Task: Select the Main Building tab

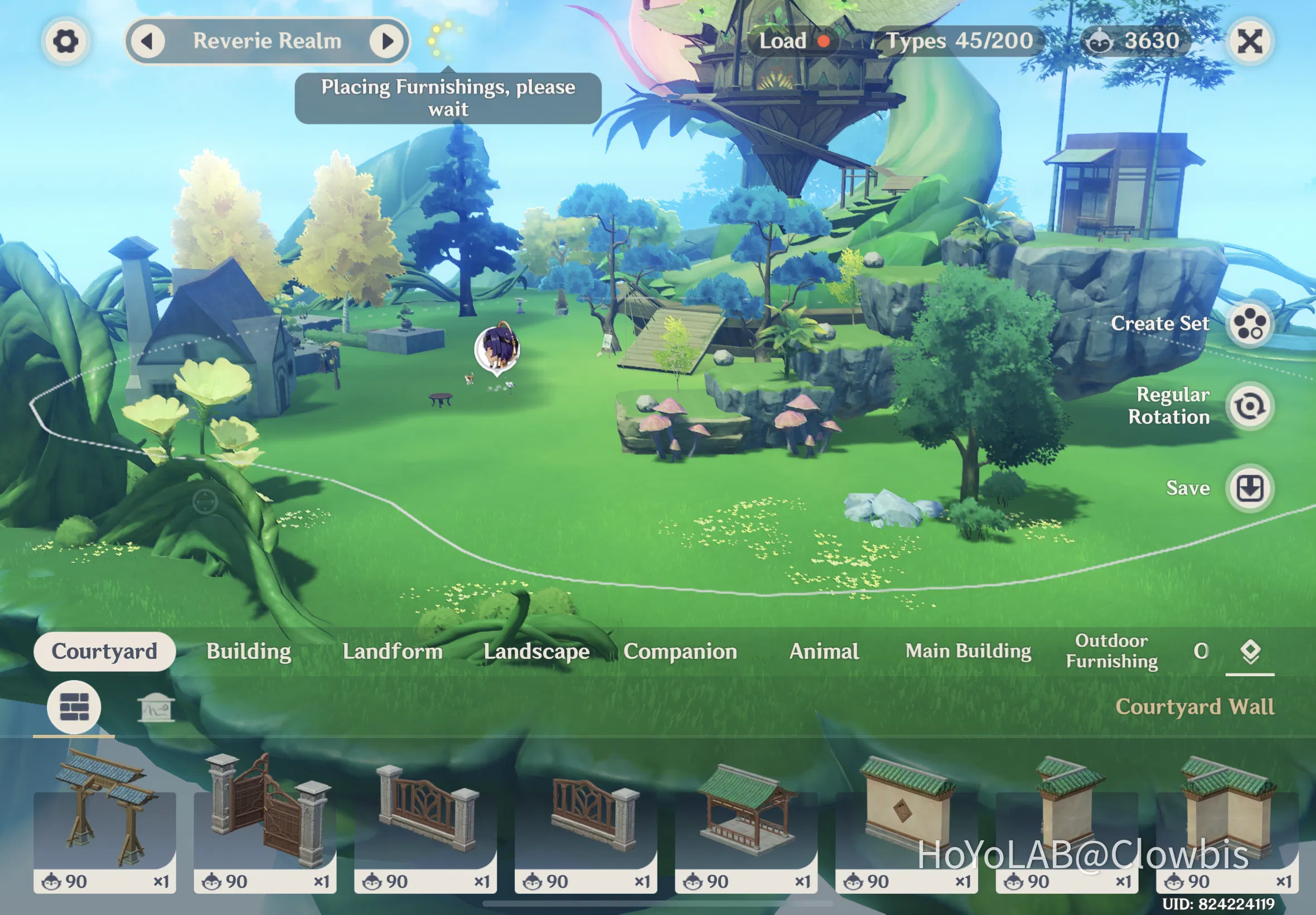Action: coord(968,651)
